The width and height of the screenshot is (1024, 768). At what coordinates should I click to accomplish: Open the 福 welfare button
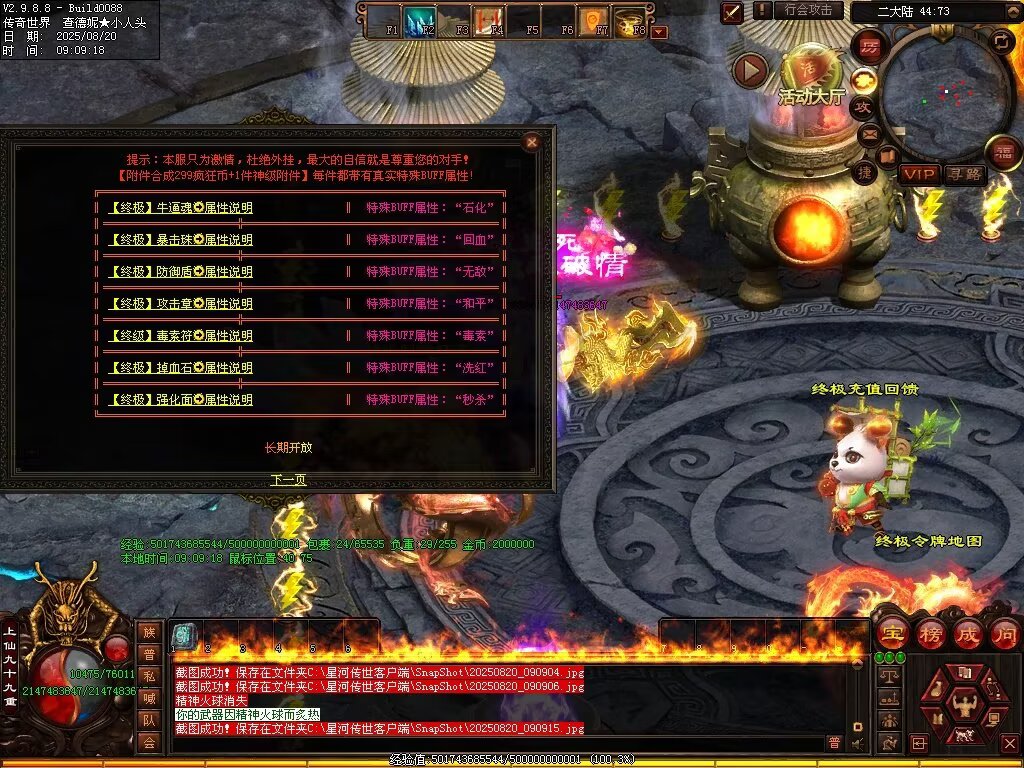coord(1002,153)
